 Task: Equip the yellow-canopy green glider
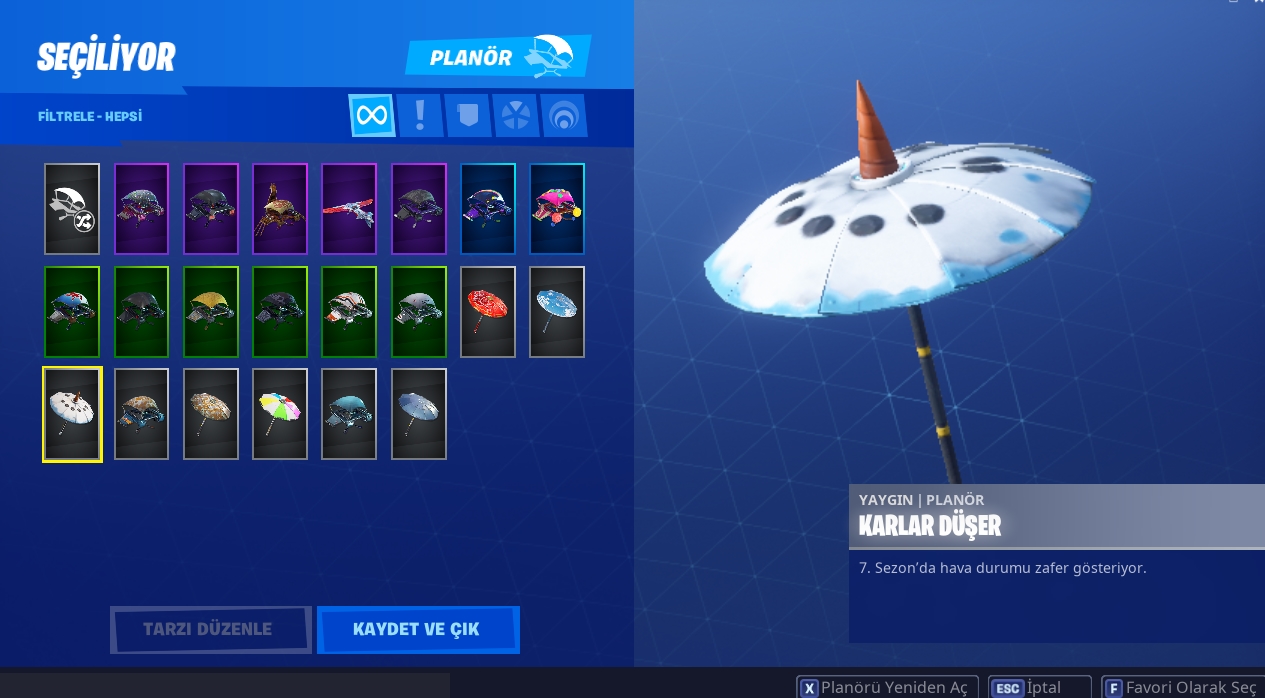211,312
